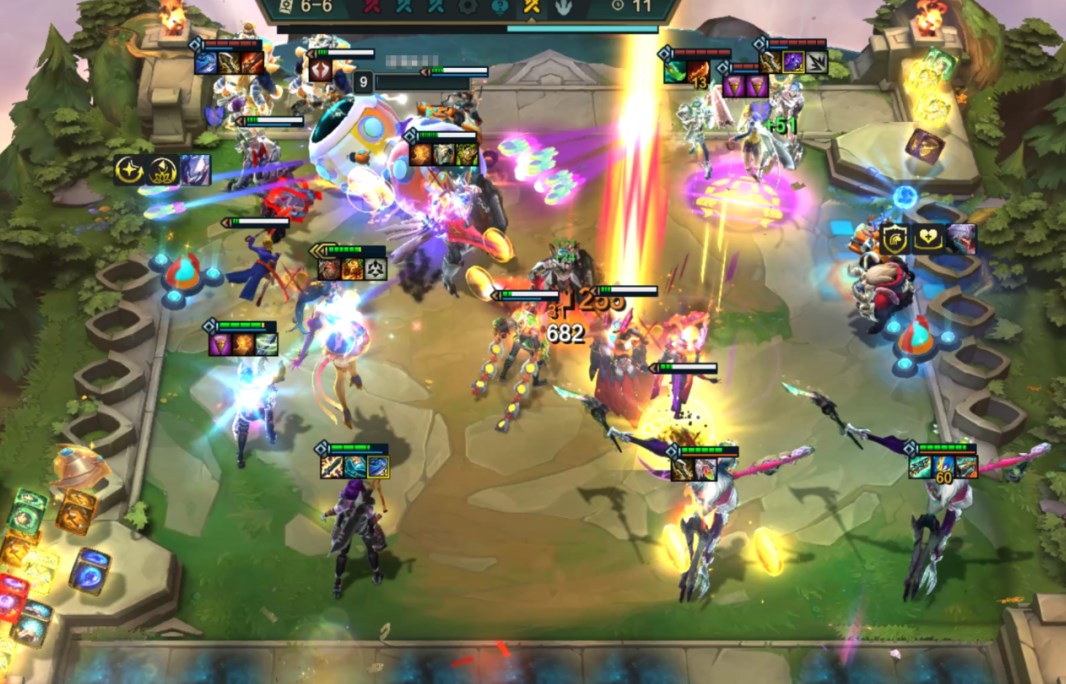Screen dimensions: 1066x684
Task: Select the gold-bordered purple item icon
Action: pos(792,62)
